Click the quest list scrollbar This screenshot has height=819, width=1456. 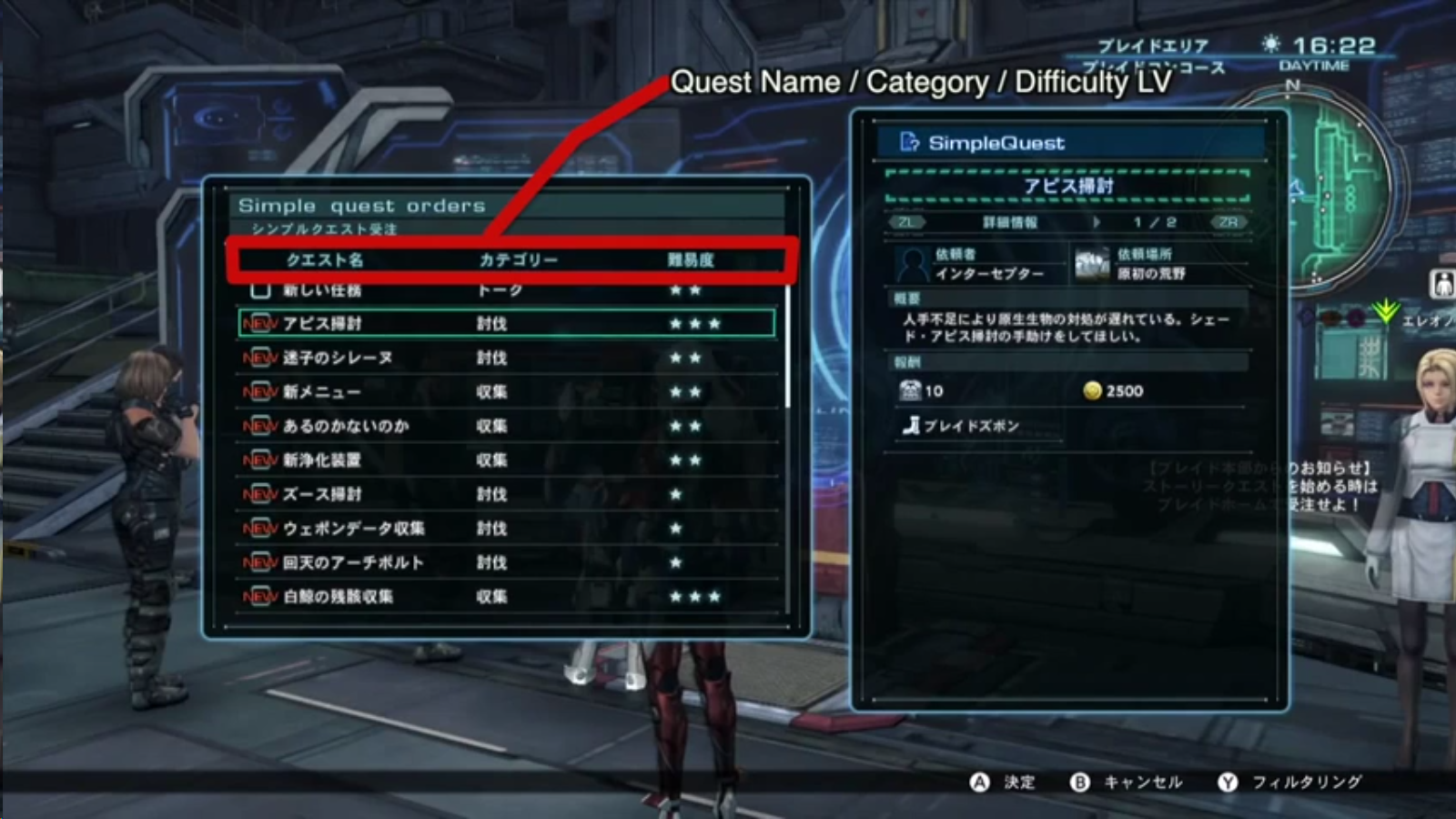click(x=787, y=346)
